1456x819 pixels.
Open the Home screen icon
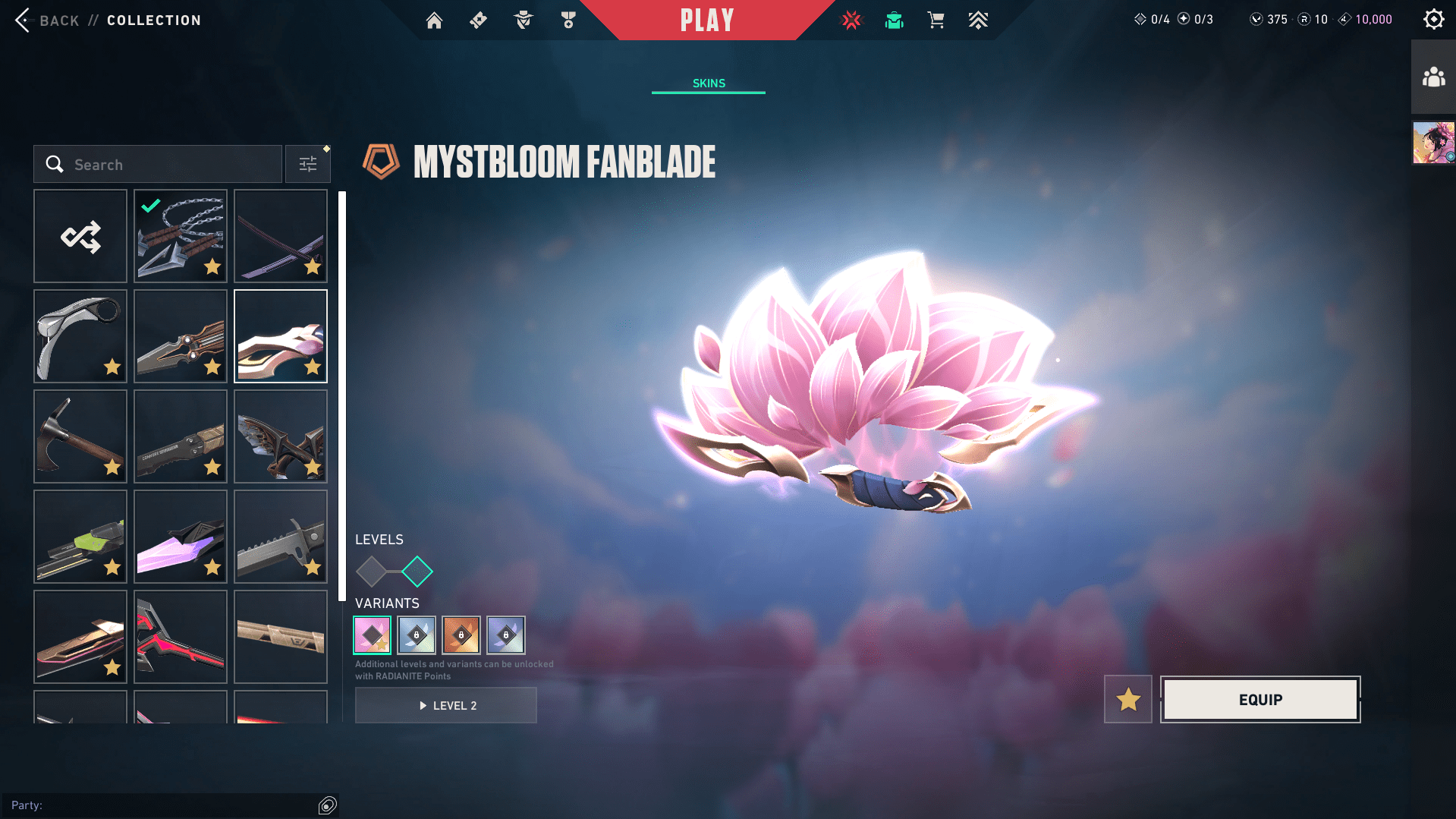coord(434,20)
